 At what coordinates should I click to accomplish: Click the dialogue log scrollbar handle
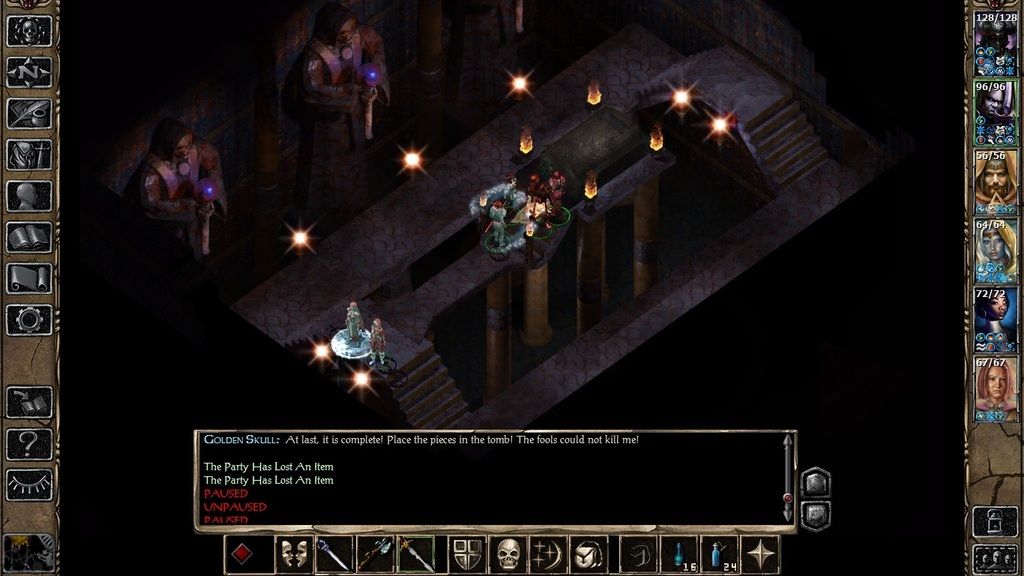coord(788,497)
